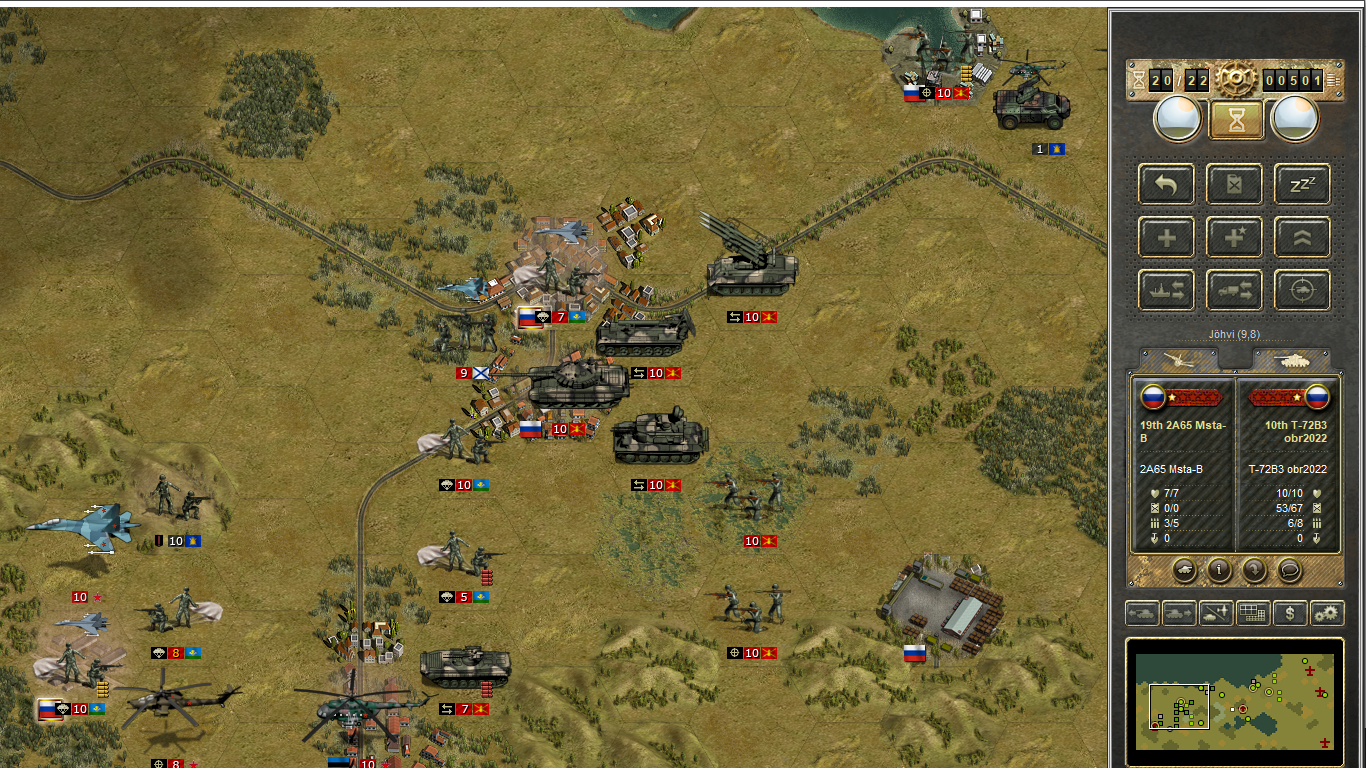Open the dollar-sign purchase screen
Image resolution: width=1366 pixels, height=768 pixels.
click(1290, 613)
